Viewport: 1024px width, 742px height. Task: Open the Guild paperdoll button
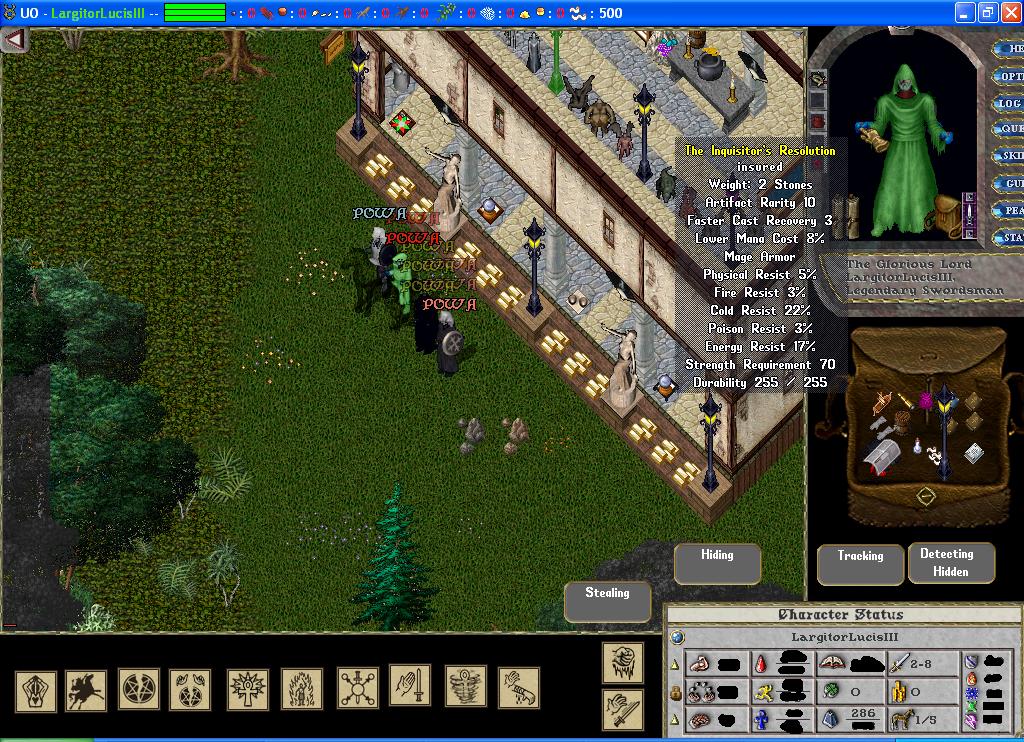pyautogui.click(x=1009, y=184)
